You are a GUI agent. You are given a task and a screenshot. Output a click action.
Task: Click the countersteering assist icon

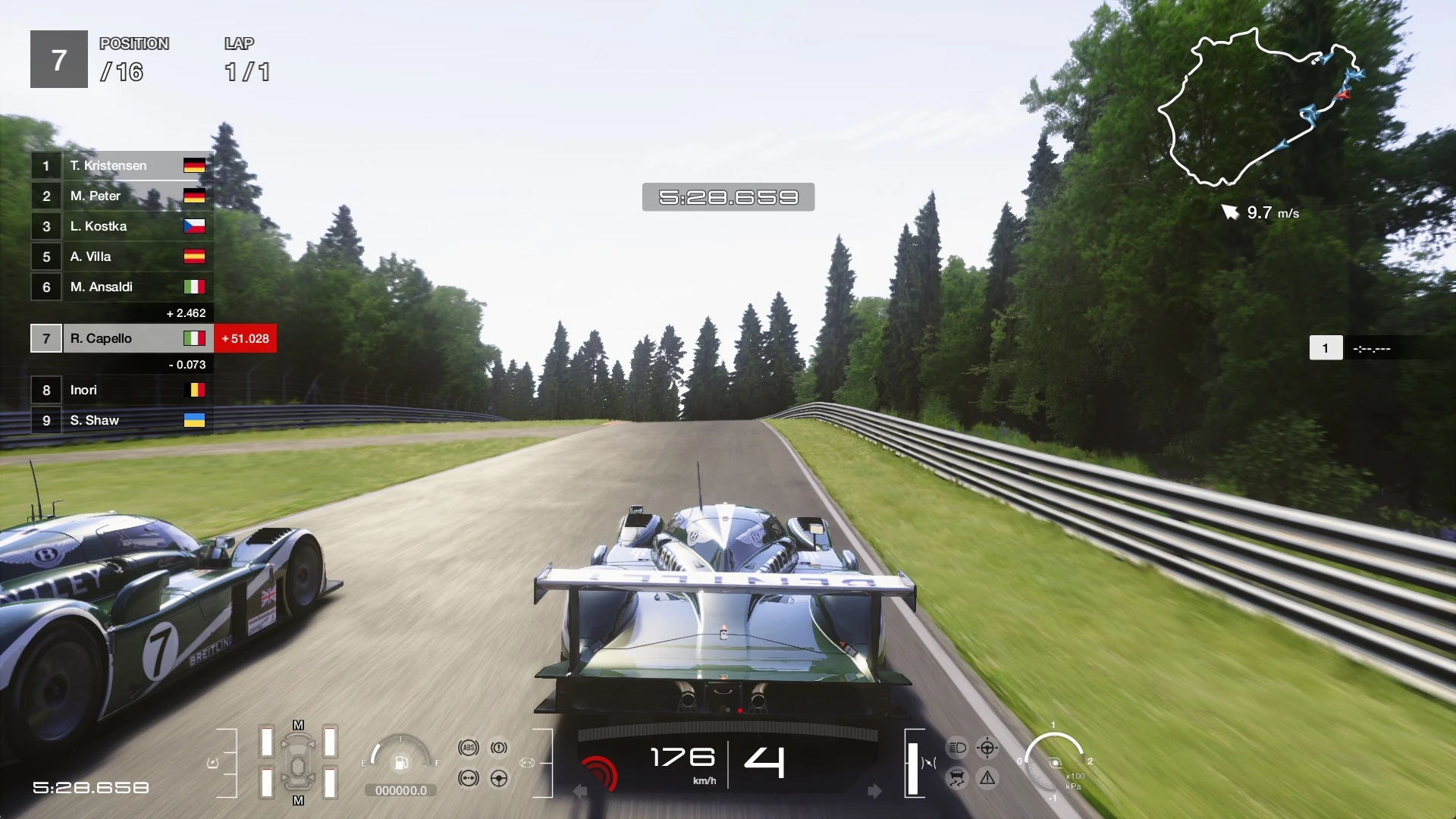987,748
